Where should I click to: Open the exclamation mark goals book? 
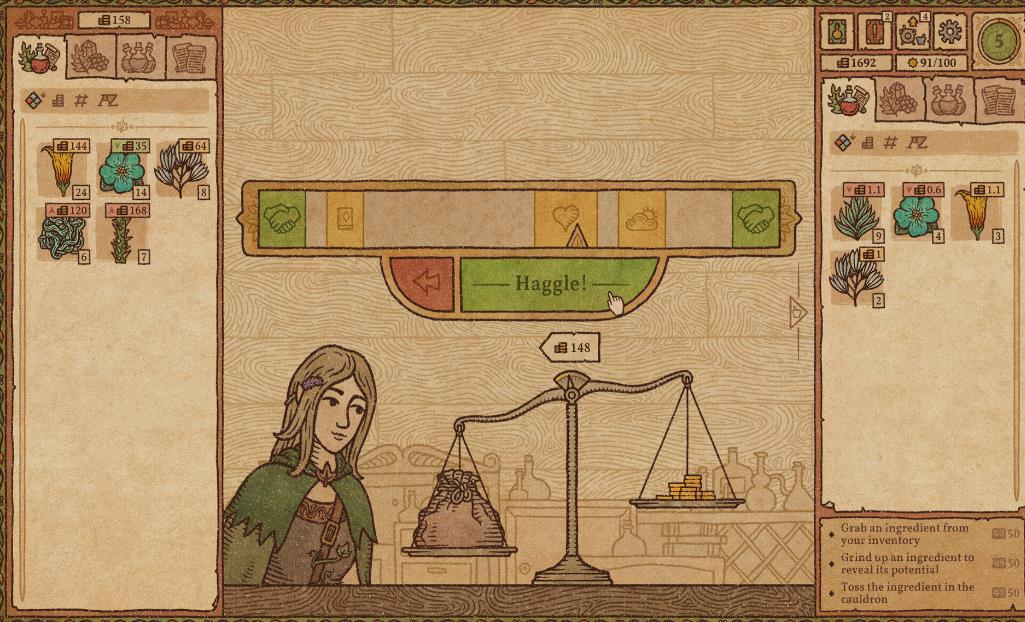874,32
